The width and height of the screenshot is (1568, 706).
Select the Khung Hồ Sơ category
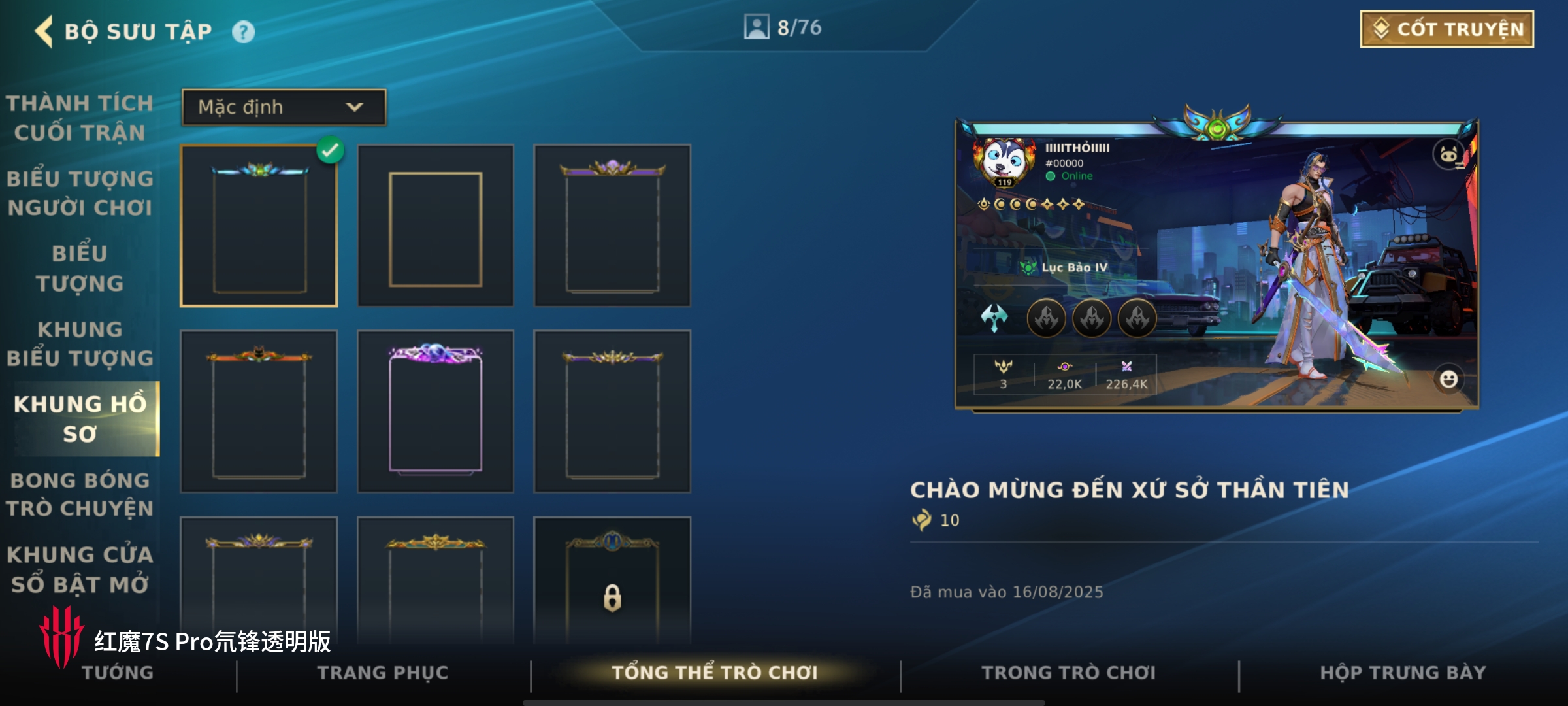(80, 418)
